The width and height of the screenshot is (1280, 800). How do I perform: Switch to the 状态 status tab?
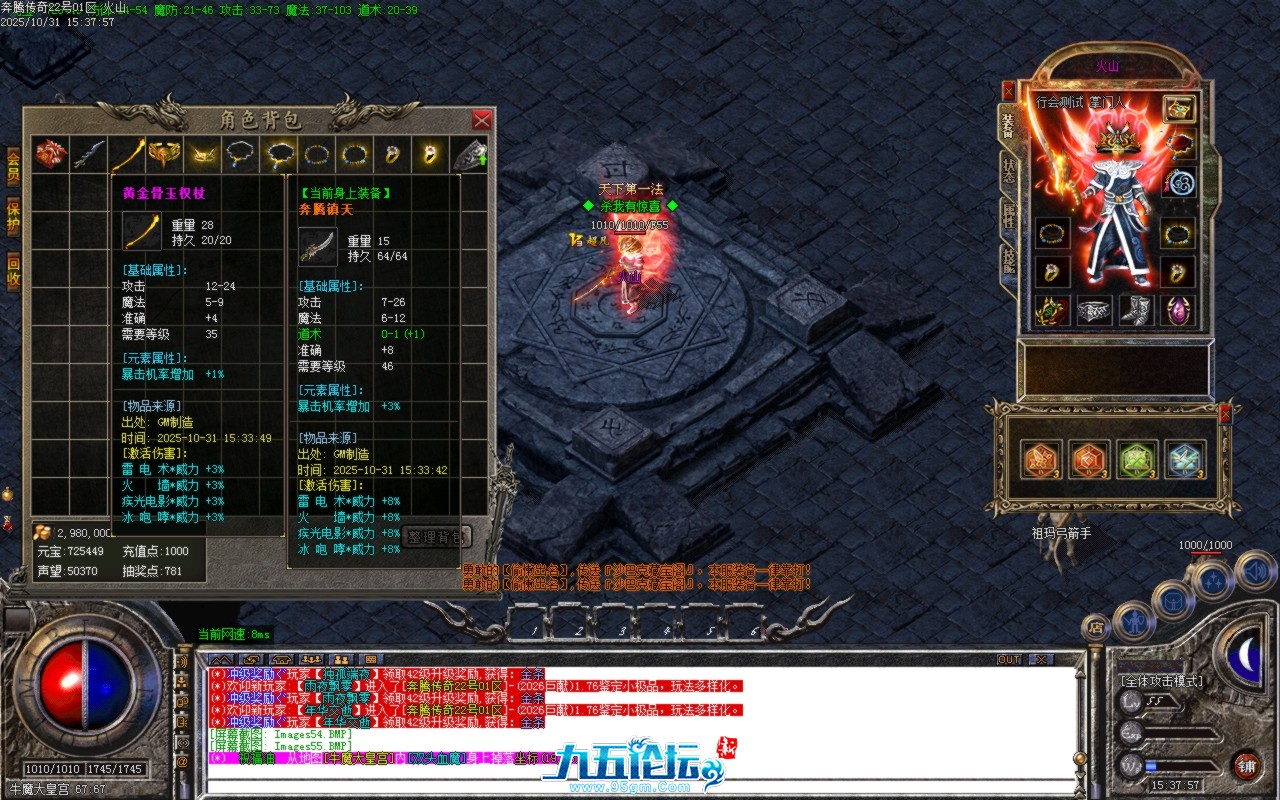1008,172
